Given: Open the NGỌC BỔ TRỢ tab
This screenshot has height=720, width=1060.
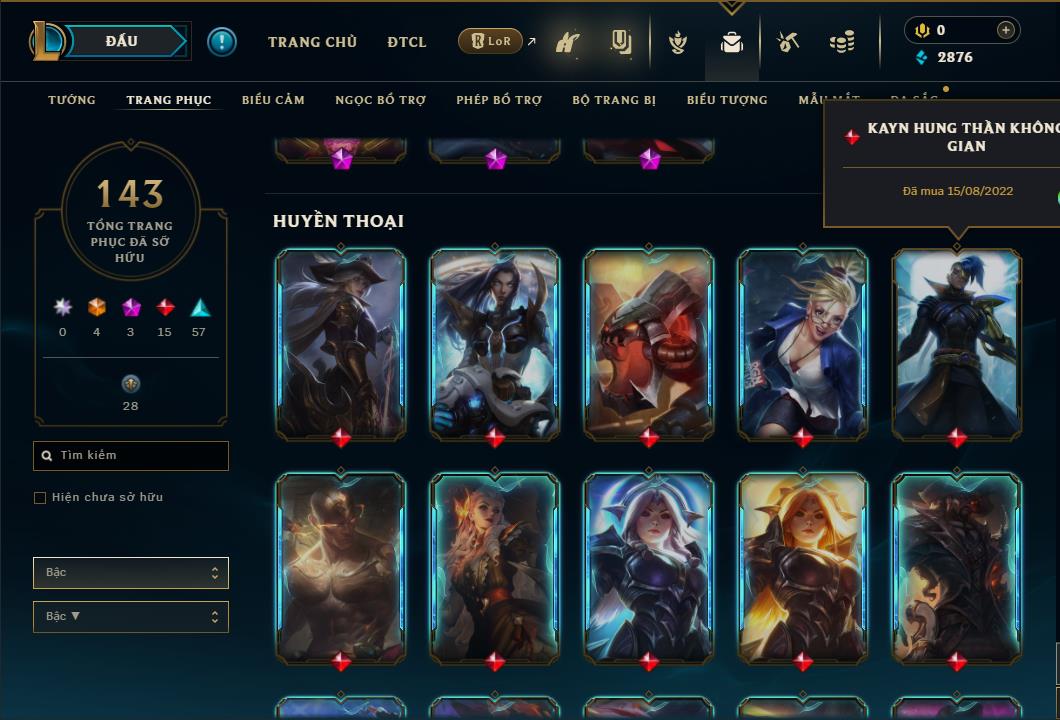Looking at the screenshot, I should pos(380,100).
